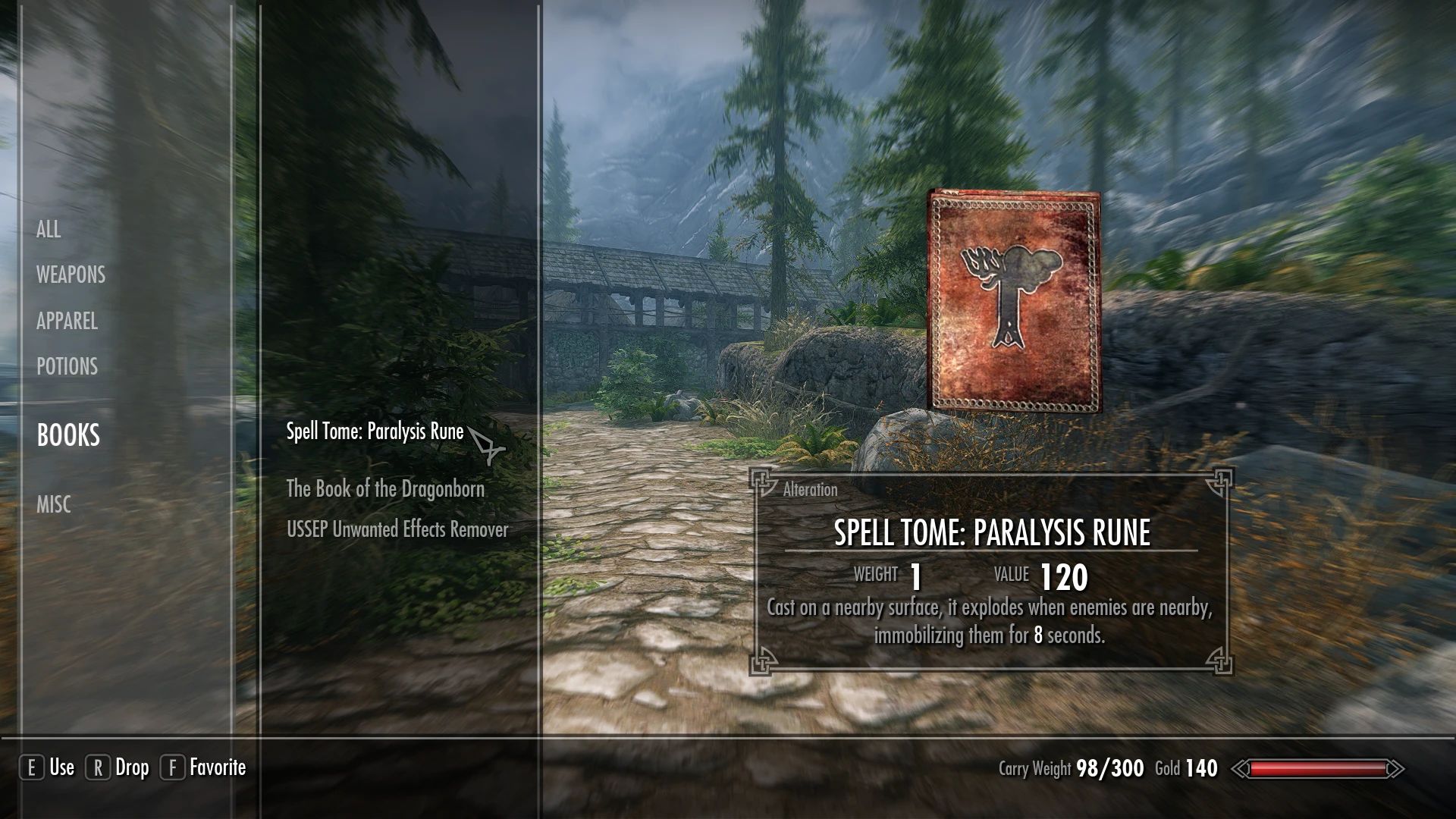Select the BOOKS category in the sidebar
The width and height of the screenshot is (1456, 819).
point(67,436)
